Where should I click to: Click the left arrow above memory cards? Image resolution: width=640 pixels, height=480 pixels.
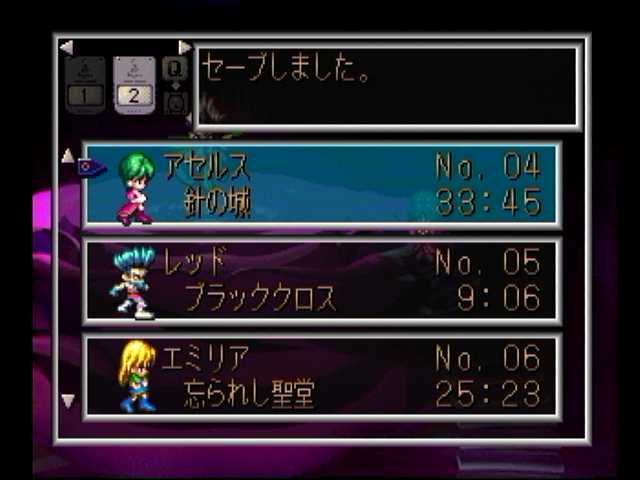(66, 47)
